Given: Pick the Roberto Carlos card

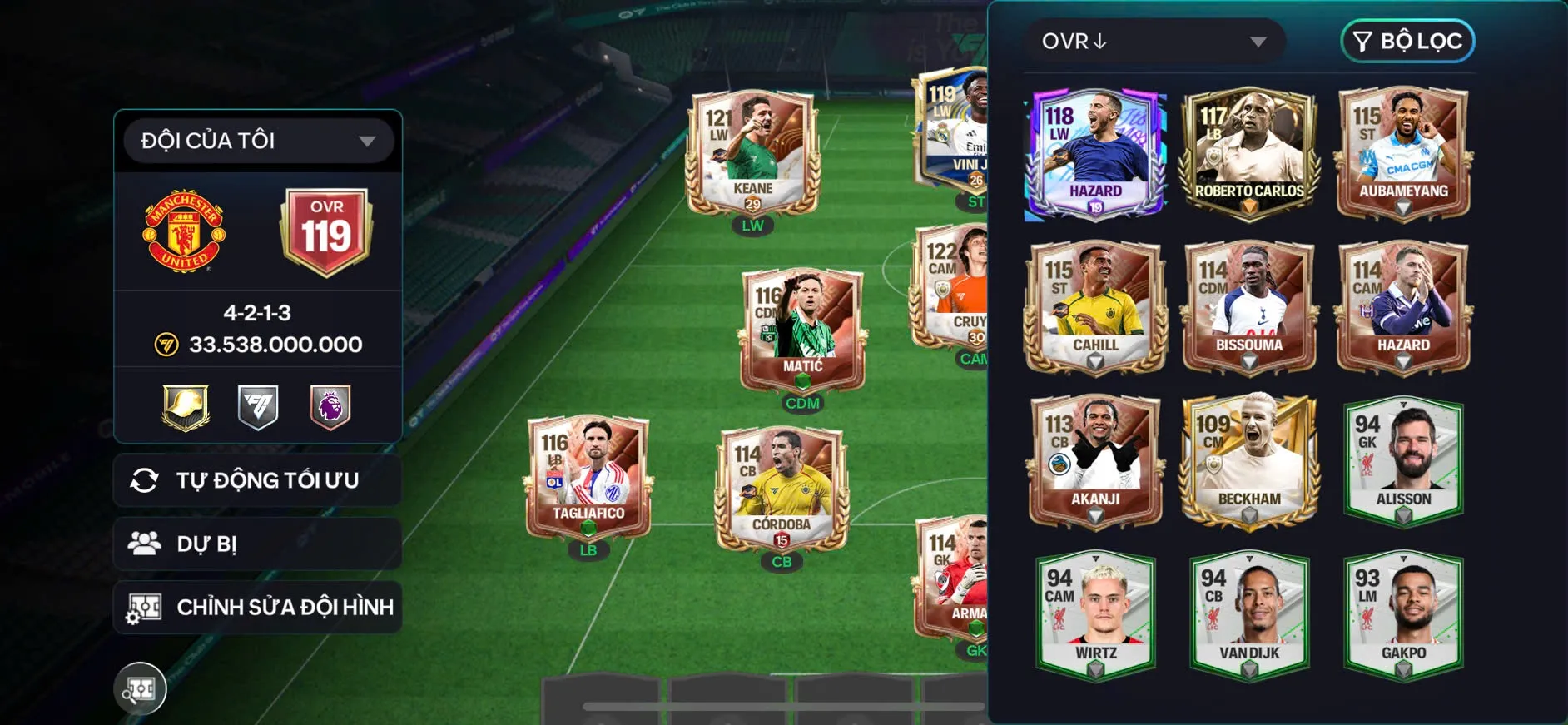Looking at the screenshot, I should point(1249,154).
